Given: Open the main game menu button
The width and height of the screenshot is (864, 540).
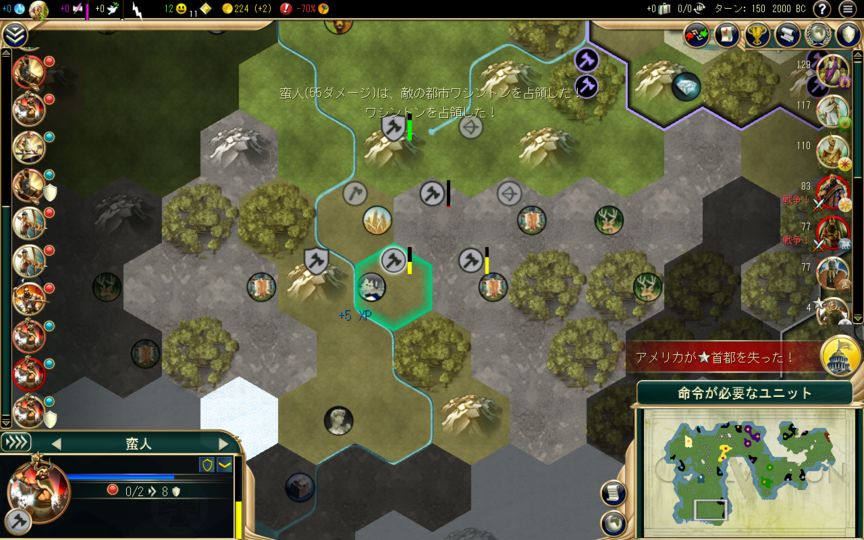Looking at the screenshot, I should [848, 9].
